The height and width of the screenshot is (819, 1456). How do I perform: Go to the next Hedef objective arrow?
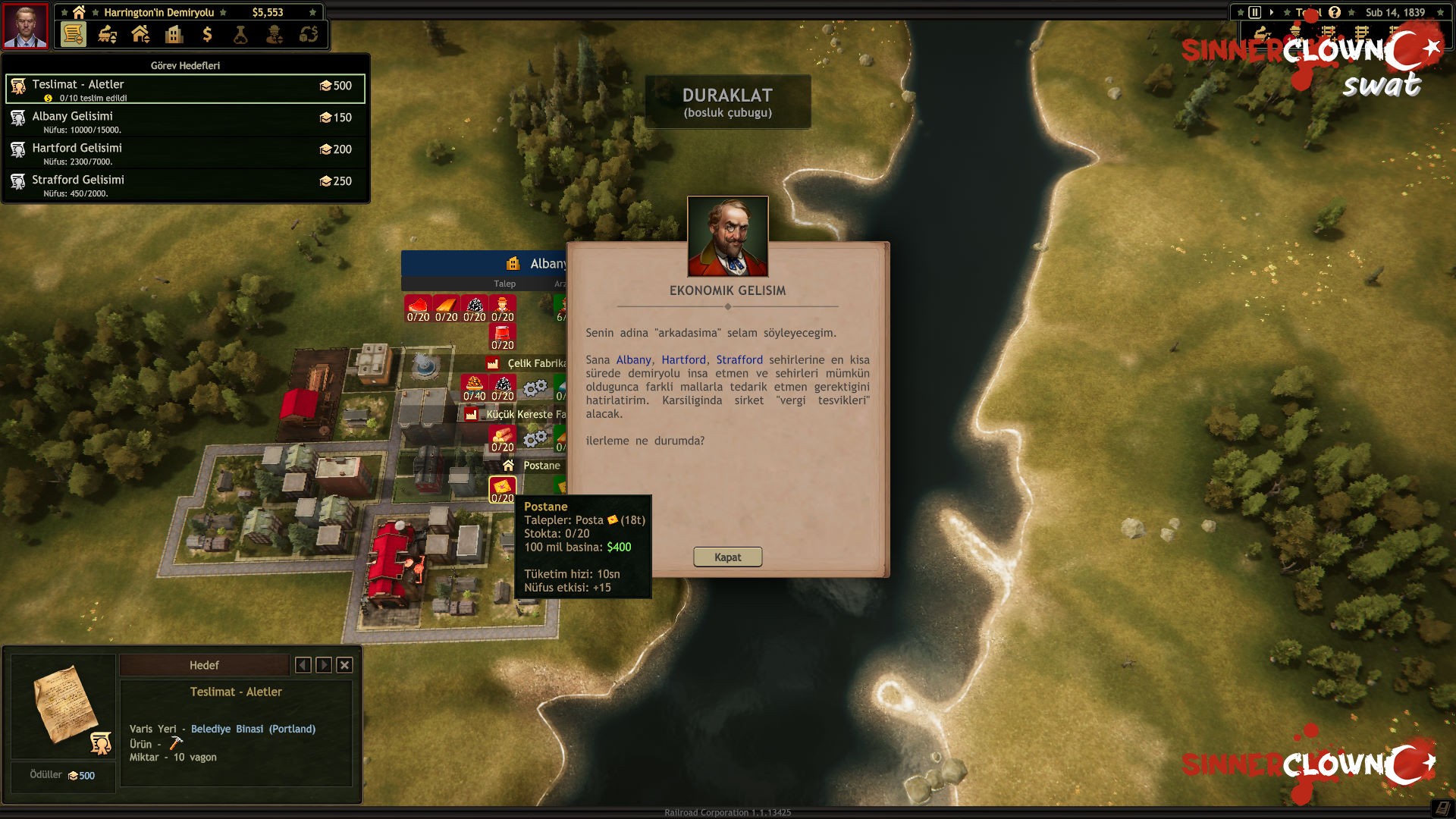(324, 665)
